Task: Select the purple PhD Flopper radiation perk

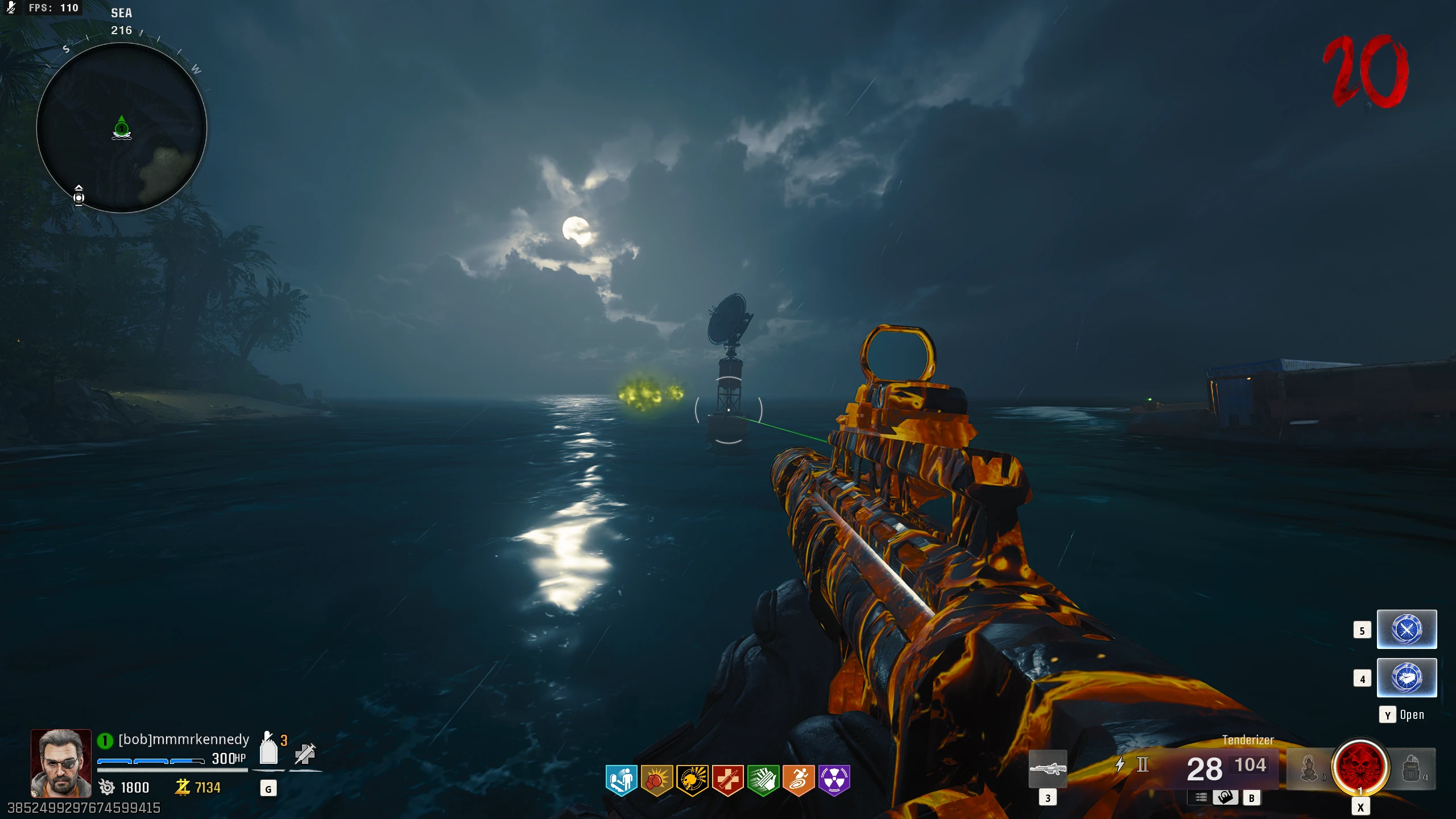Action: pyautogui.click(x=834, y=779)
